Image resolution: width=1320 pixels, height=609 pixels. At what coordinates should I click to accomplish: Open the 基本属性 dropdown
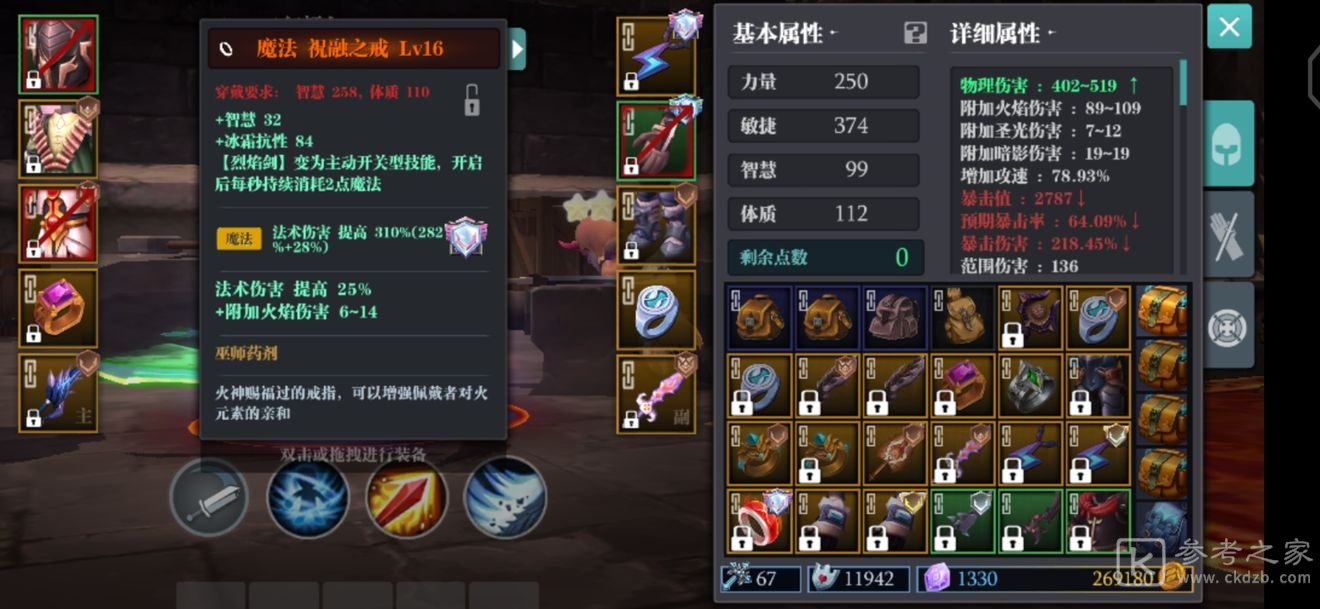[784, 34]
